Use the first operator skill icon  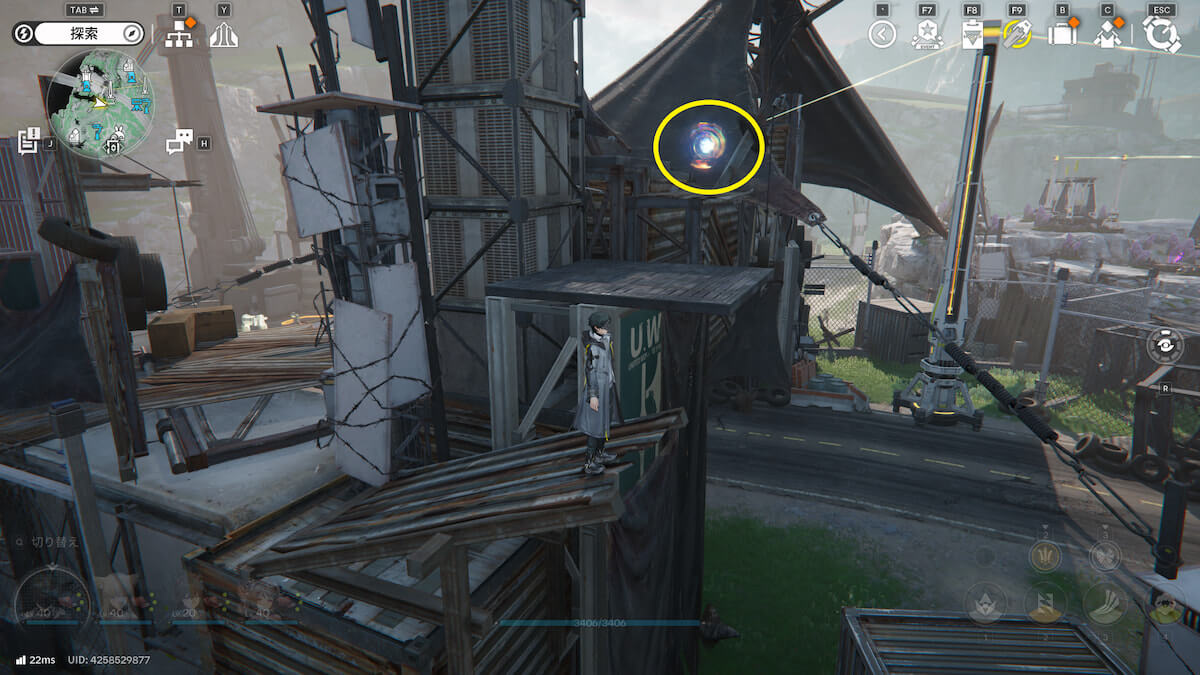click(x=985, y=603)
